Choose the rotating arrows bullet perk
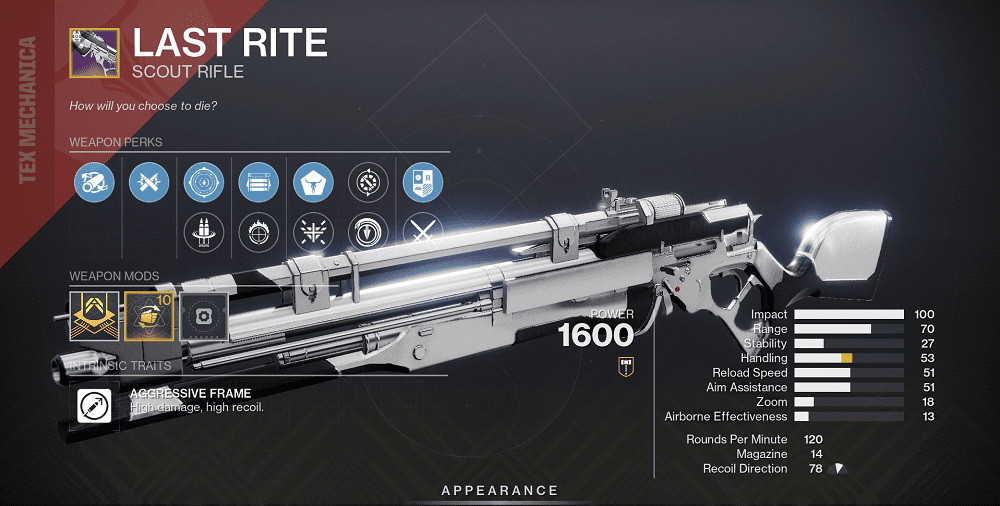 [368, 183]
